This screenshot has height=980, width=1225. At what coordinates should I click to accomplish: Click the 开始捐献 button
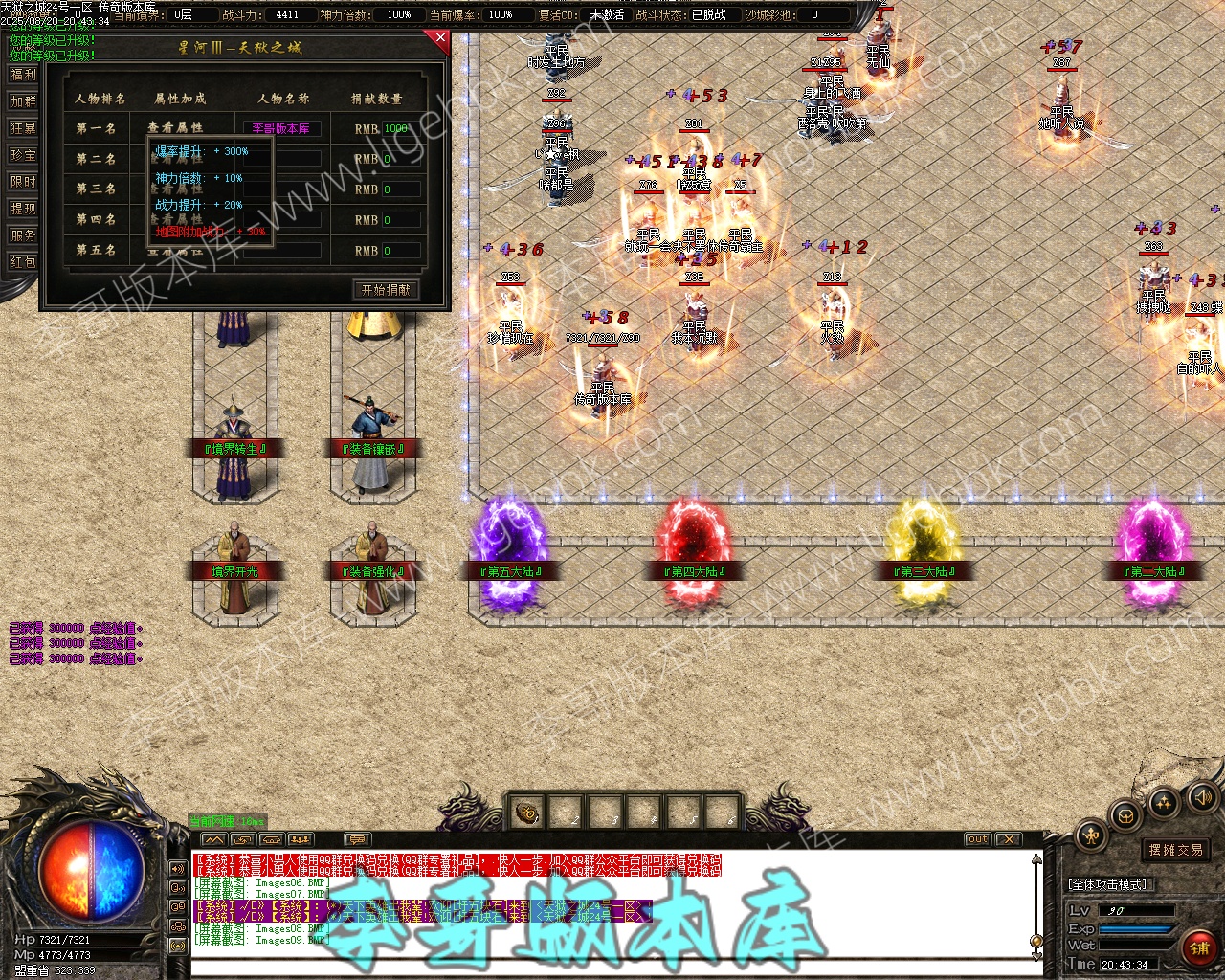pyautogui.click(x=386, y=289)
